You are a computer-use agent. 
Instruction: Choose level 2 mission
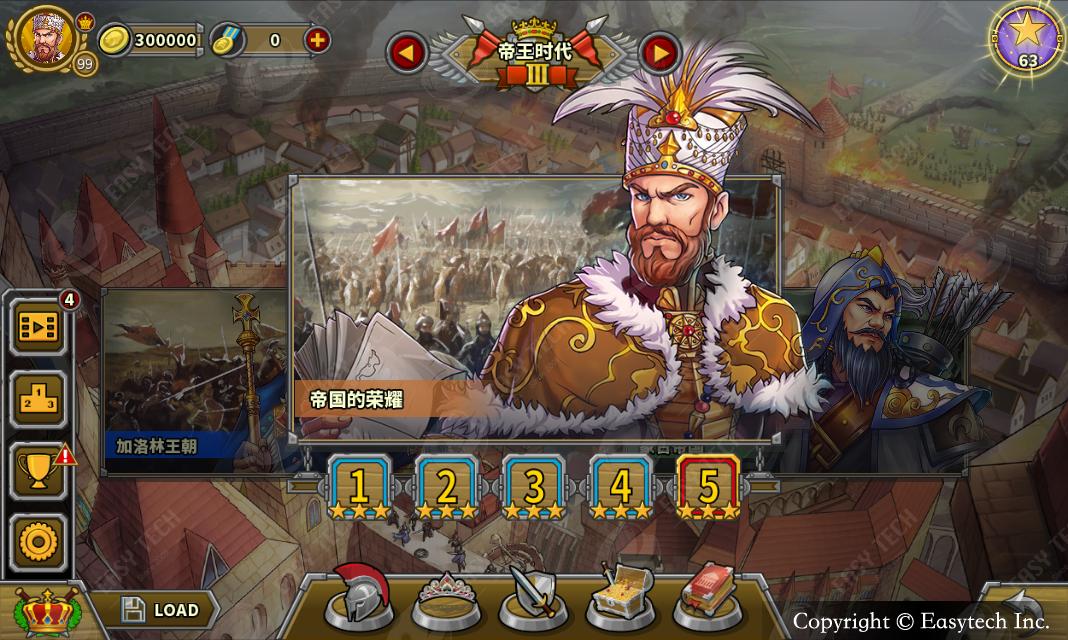click(446, 488)
